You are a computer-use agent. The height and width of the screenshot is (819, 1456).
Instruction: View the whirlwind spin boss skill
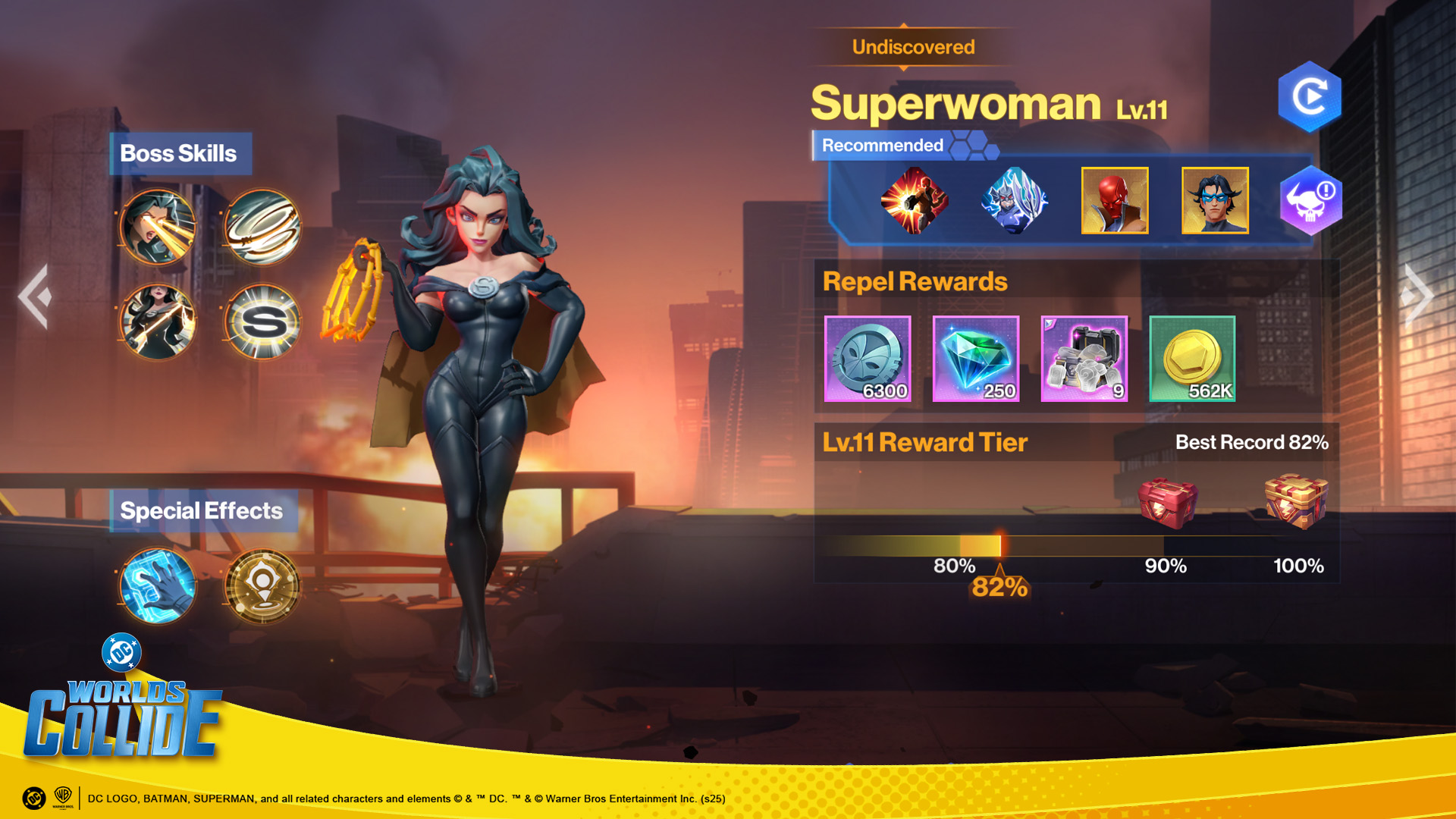coord(262,227)
